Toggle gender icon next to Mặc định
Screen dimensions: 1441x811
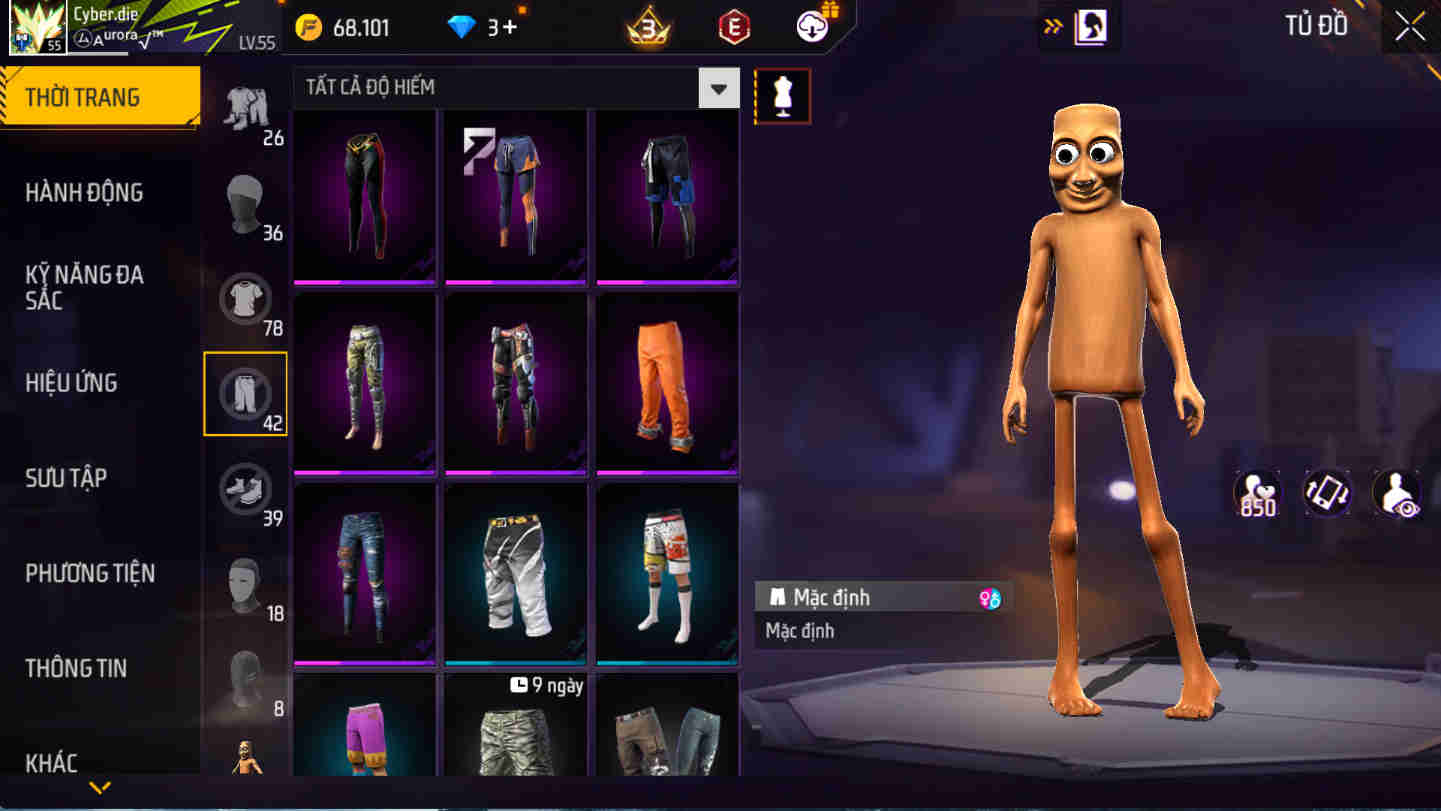988,597
